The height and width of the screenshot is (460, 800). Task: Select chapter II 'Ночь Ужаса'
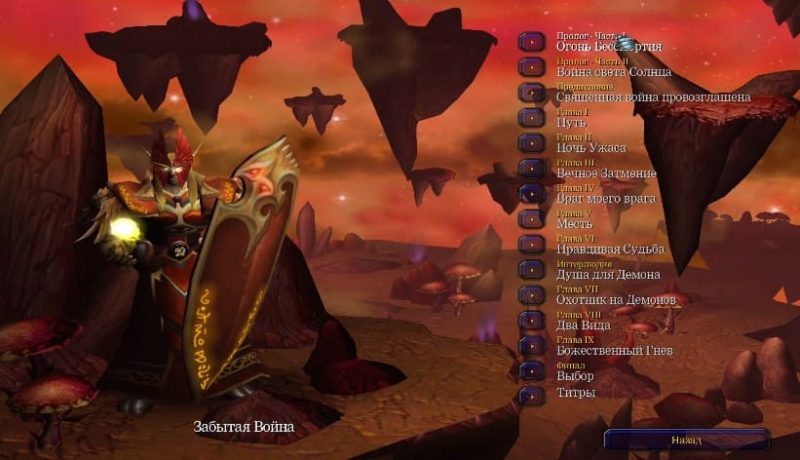pos(532,143)
